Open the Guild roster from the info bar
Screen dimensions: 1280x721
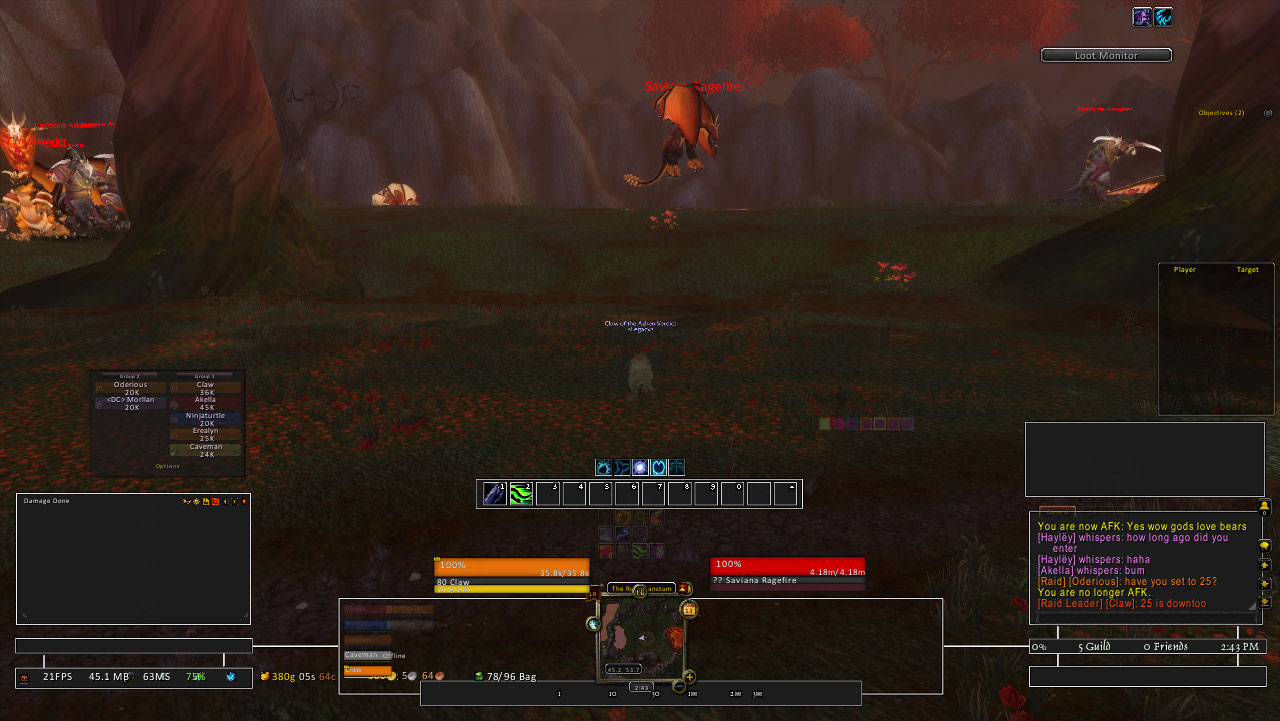tap(1094, 647)
